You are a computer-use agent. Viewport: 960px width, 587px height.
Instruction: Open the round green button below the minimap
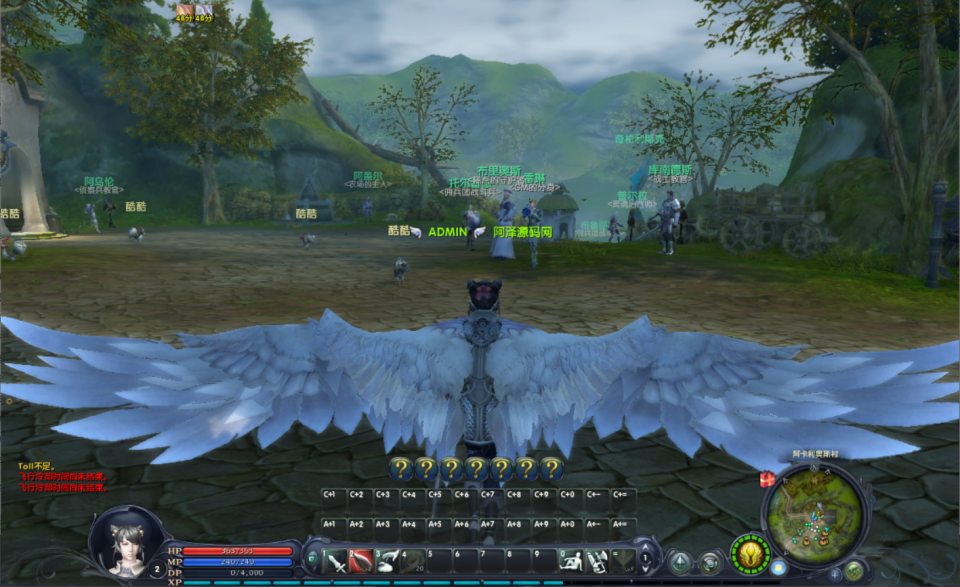pyautogui.click(x=854, y=570)
